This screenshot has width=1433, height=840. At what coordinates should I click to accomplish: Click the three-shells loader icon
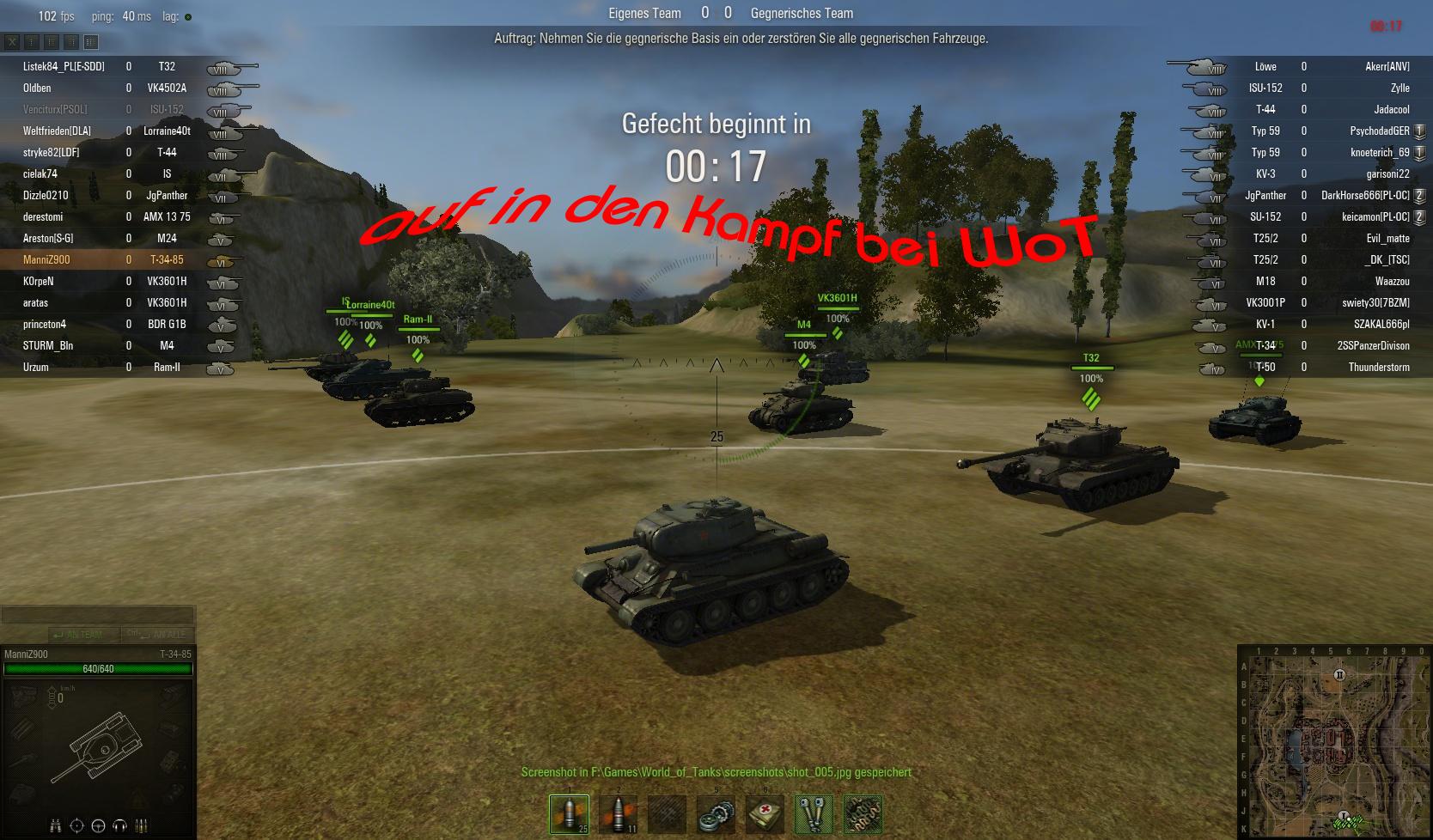point(142,825)
